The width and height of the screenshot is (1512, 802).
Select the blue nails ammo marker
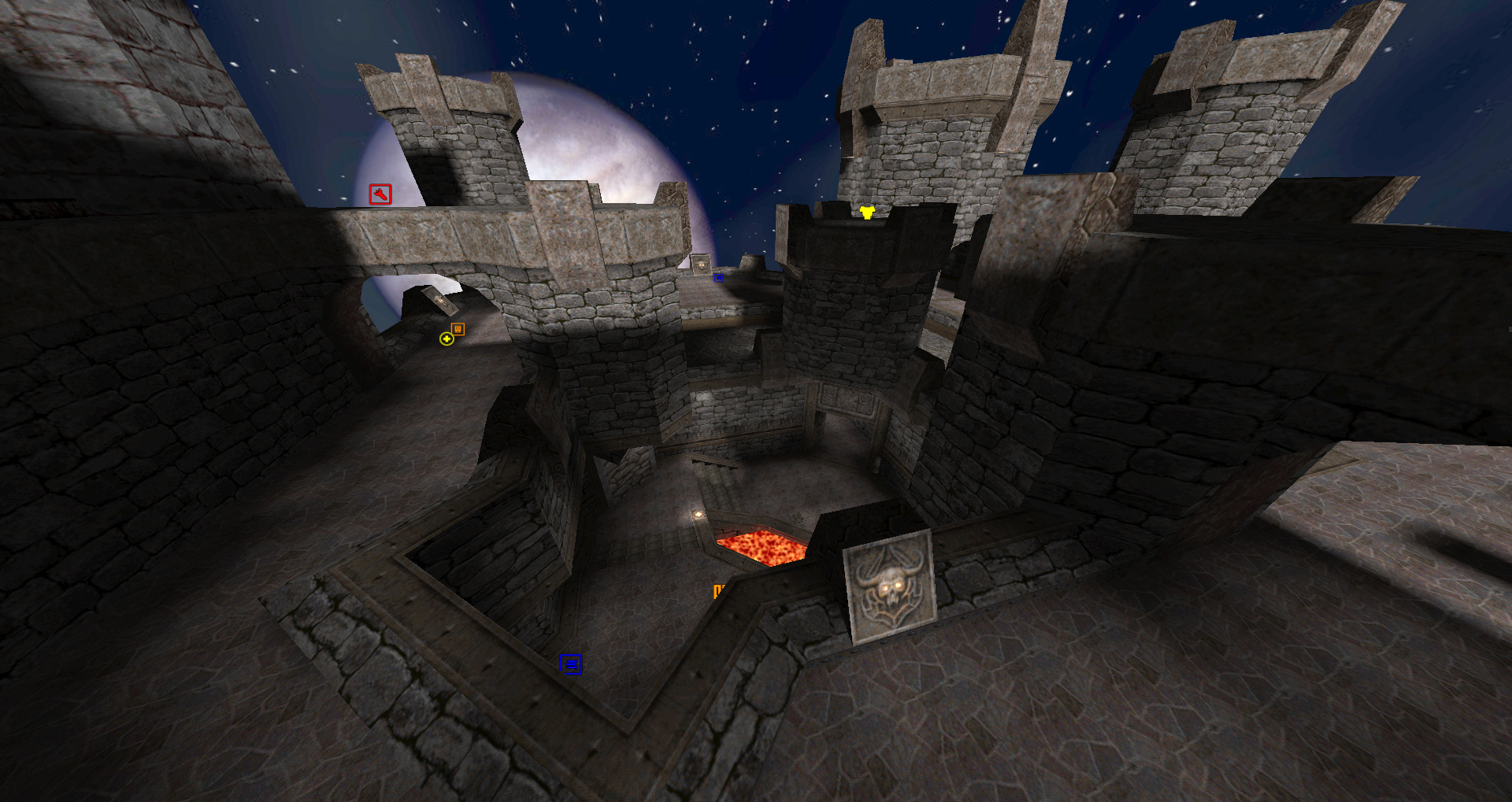tap(571, 663)
